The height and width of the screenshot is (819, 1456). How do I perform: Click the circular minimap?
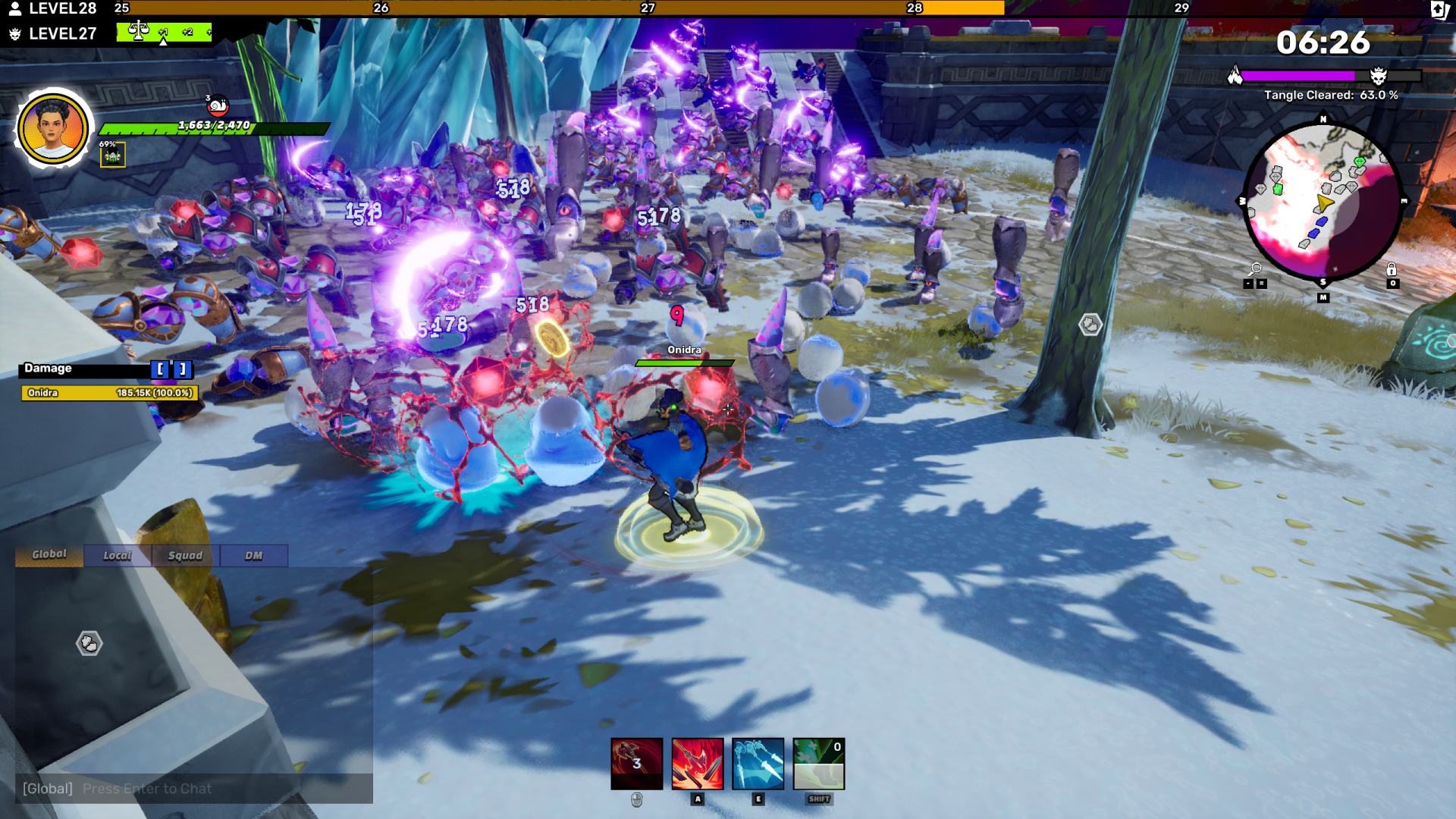pyautogui.click(x=1323, y=200)
